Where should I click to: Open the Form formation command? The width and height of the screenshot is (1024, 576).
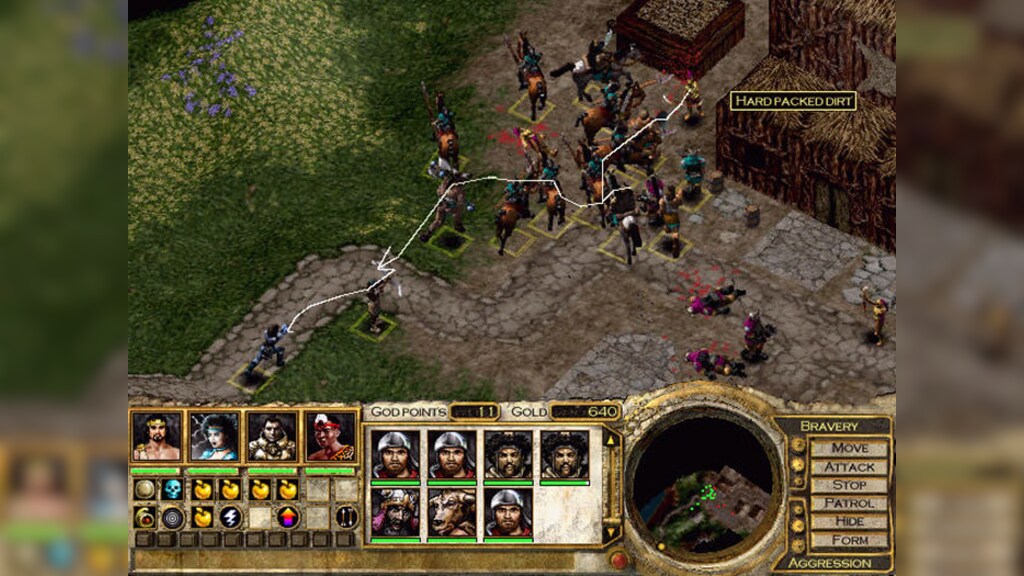[x=849, y=540]
